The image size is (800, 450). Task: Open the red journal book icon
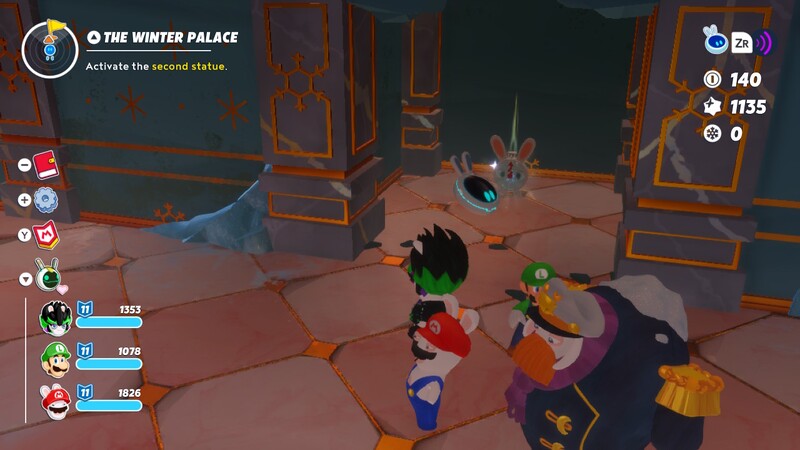click(x=46, y=164)
